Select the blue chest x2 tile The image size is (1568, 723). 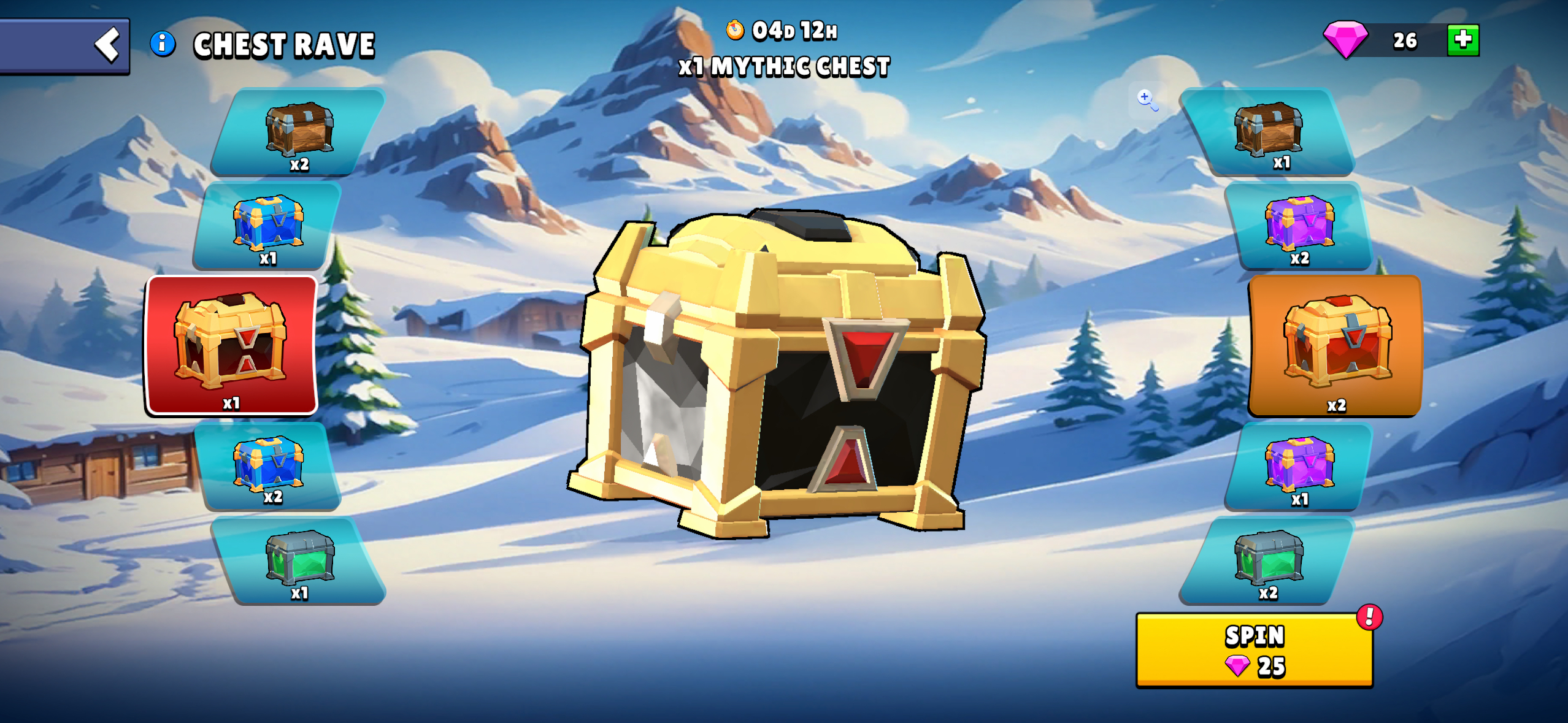point(269,467)
